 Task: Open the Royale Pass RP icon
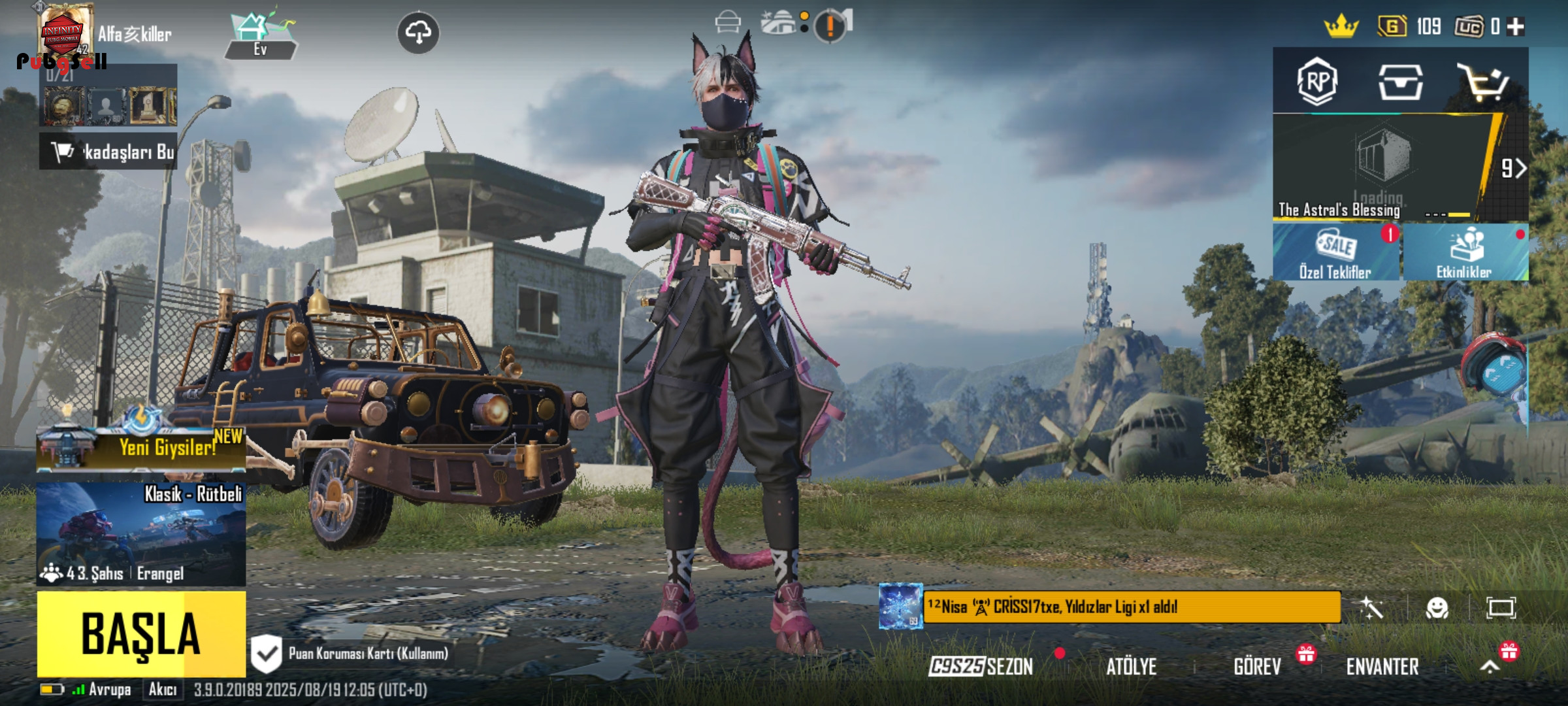[x=1316, y=82]
